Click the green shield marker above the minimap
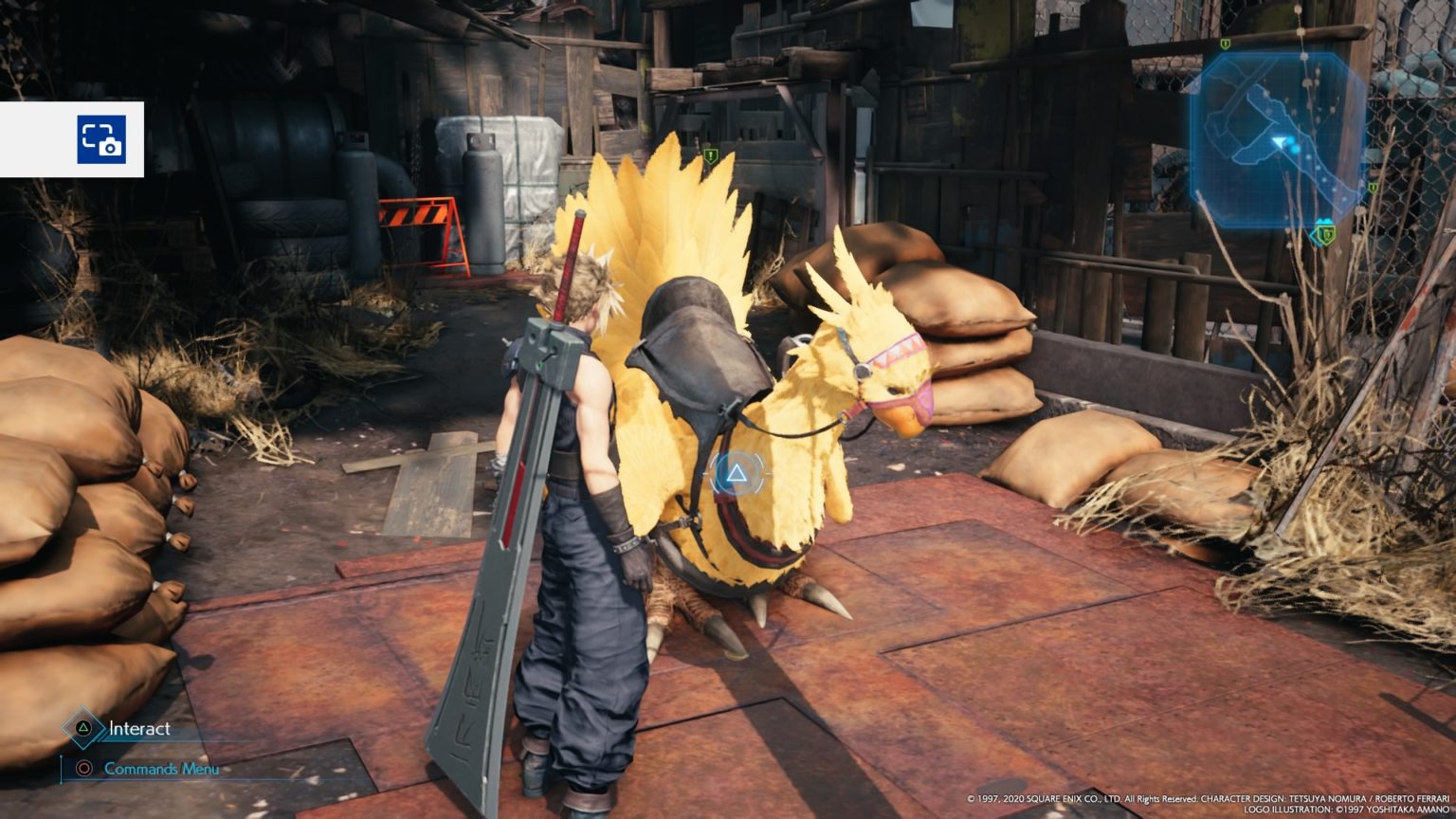Viewport: 1456px width, 819px height. 1224,43
